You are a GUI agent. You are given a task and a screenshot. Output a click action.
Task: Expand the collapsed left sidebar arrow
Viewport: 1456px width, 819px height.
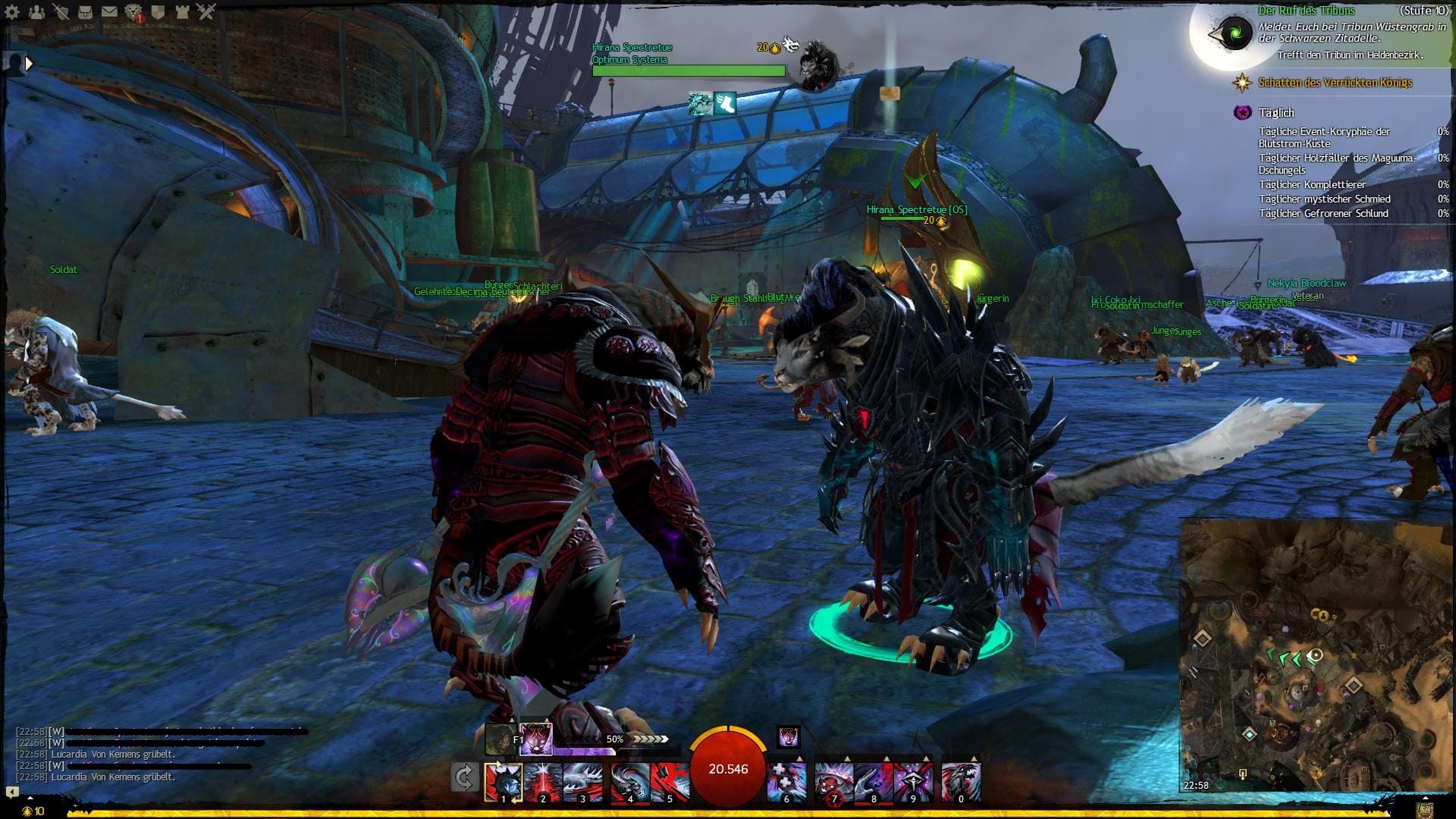(29, 64)
